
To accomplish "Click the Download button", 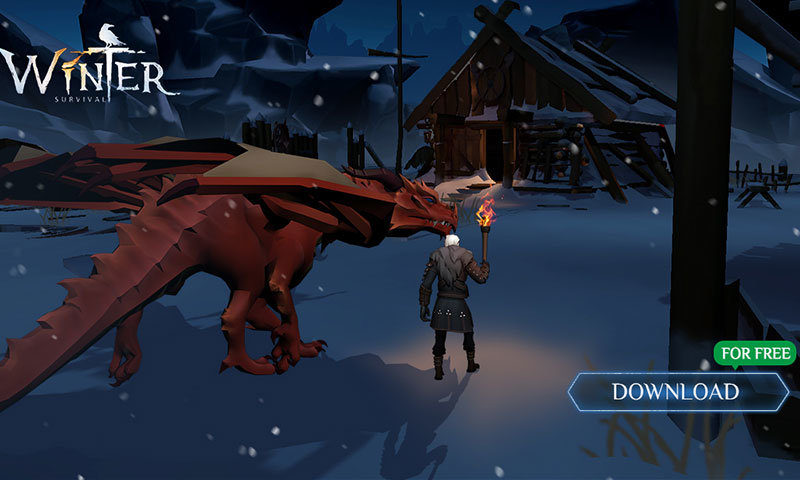I will pyautogui.click(x=676, y=391).
